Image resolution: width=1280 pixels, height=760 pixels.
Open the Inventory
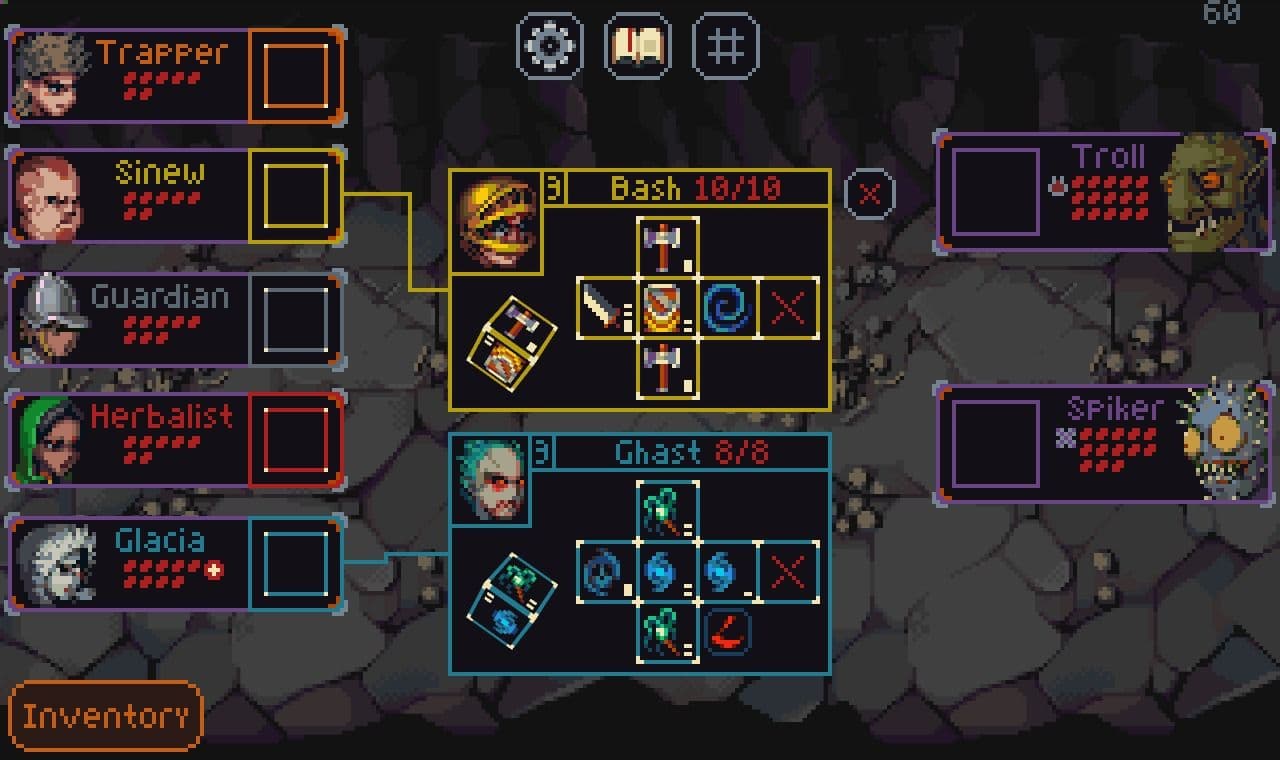(x=105, y=716)
